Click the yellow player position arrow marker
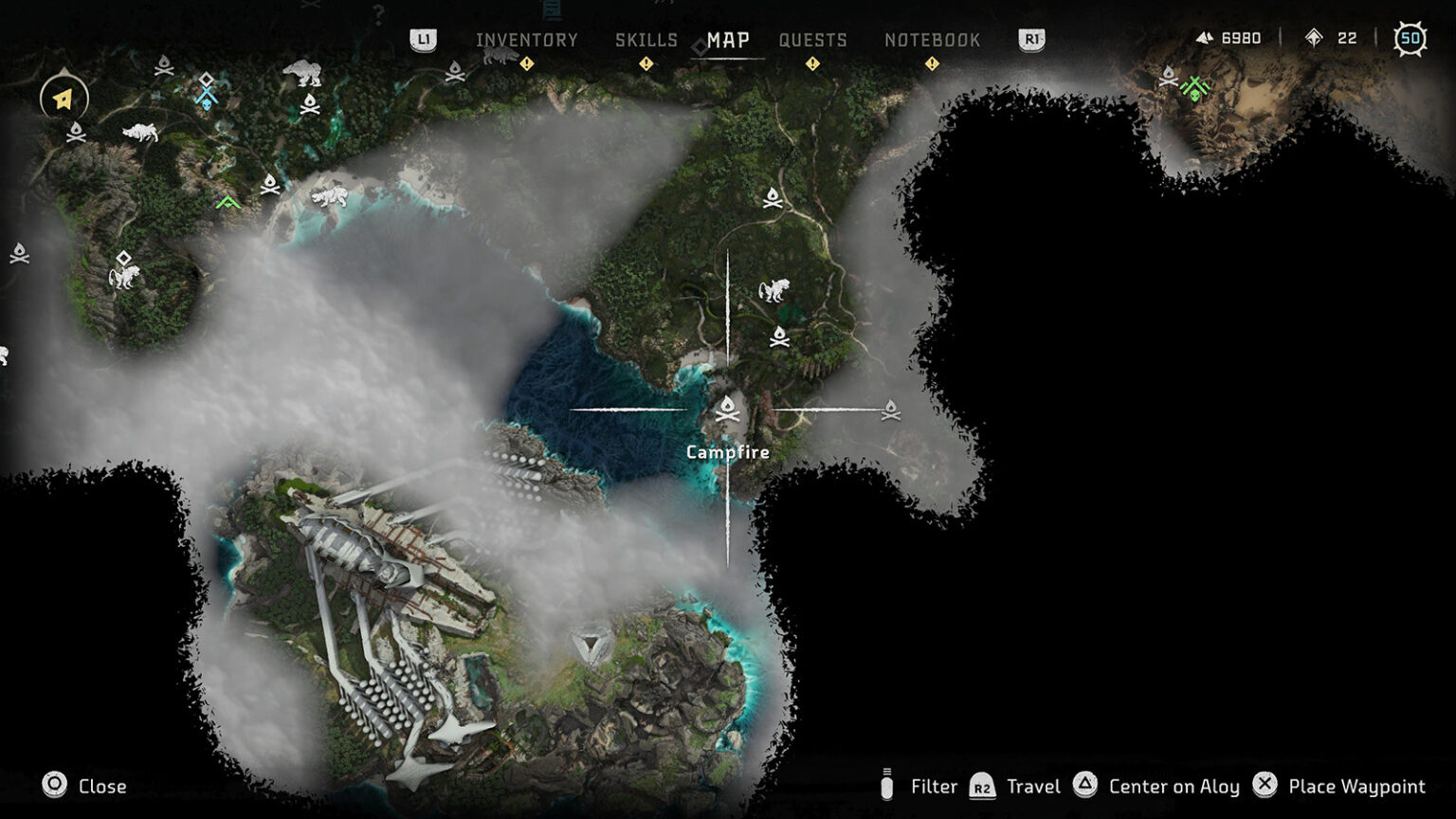Screen dimensions: 1456x819 [x=61, y=98]
